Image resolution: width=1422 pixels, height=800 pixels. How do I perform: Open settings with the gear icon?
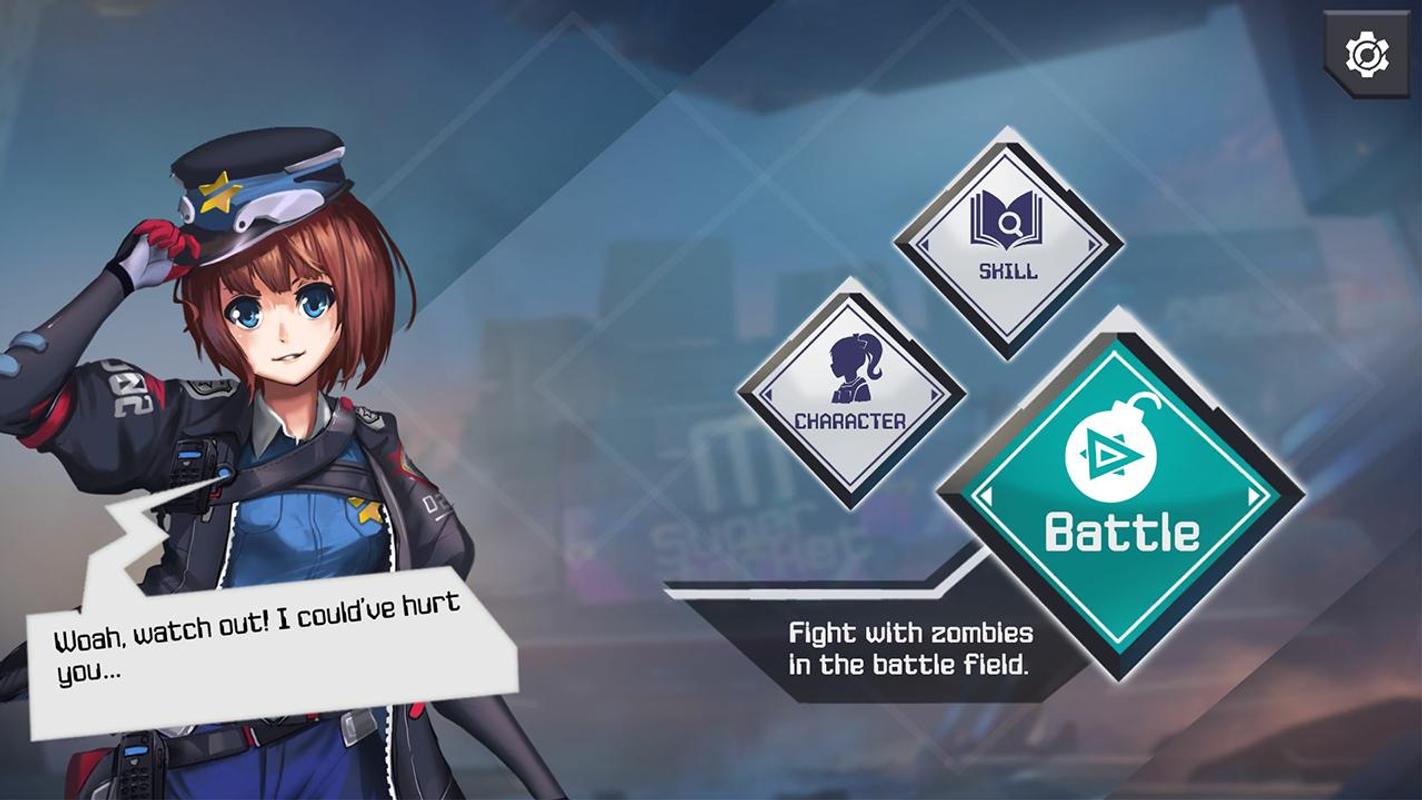click(1366, 55)
